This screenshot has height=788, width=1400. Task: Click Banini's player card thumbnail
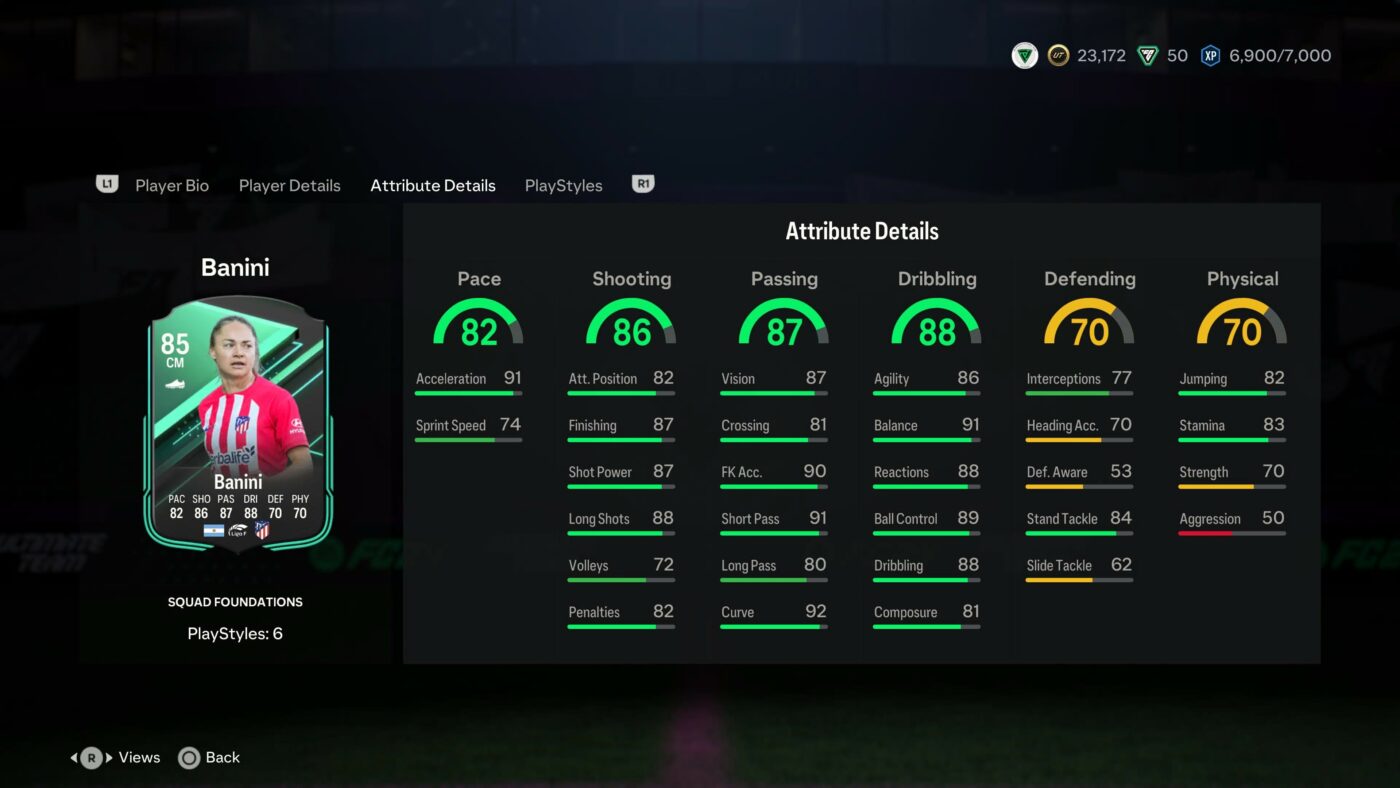[x=236, y=425]
